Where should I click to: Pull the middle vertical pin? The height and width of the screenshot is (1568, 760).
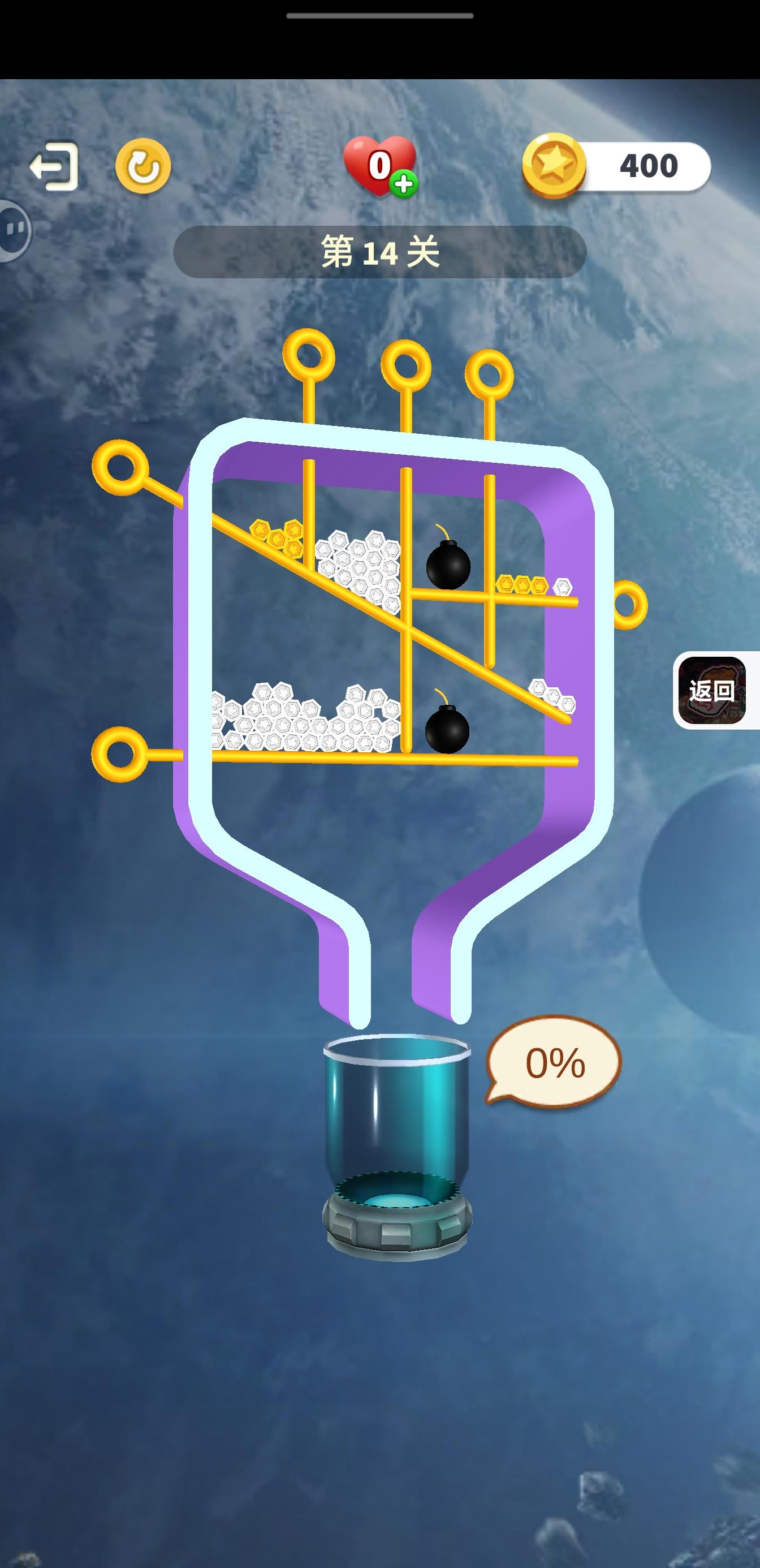(407, 365)
